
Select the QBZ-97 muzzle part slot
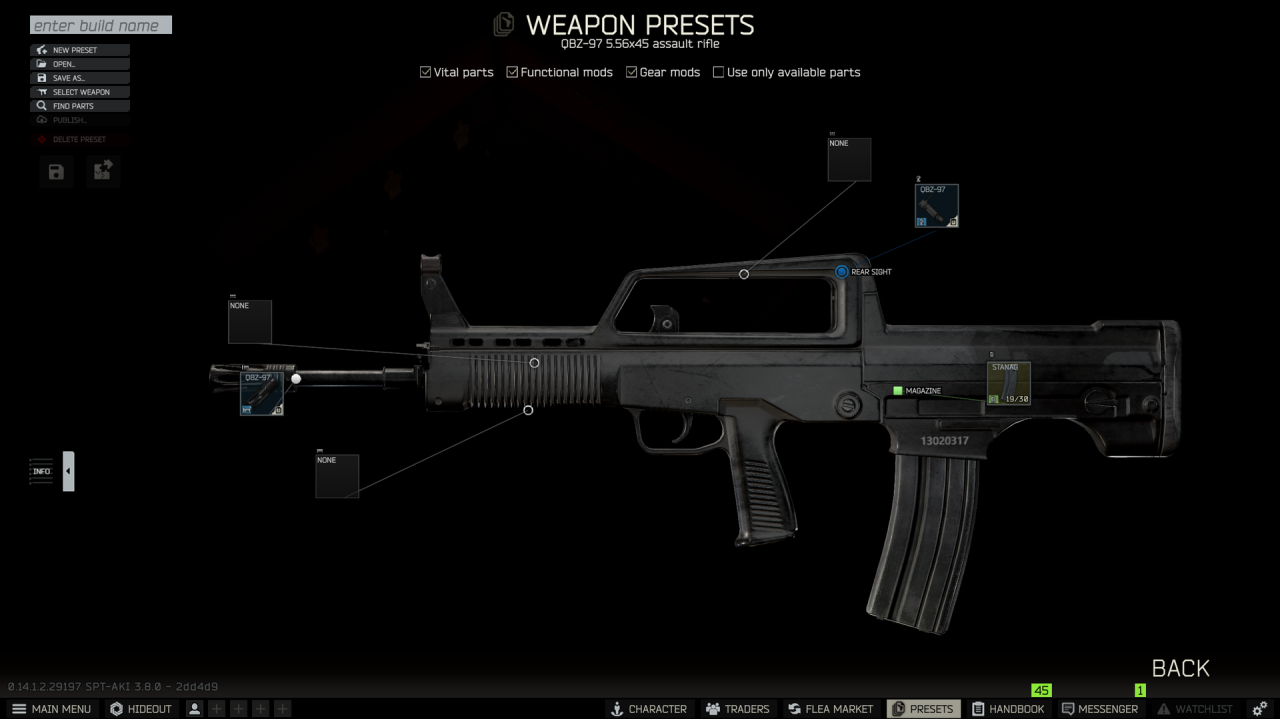[262, 394]
